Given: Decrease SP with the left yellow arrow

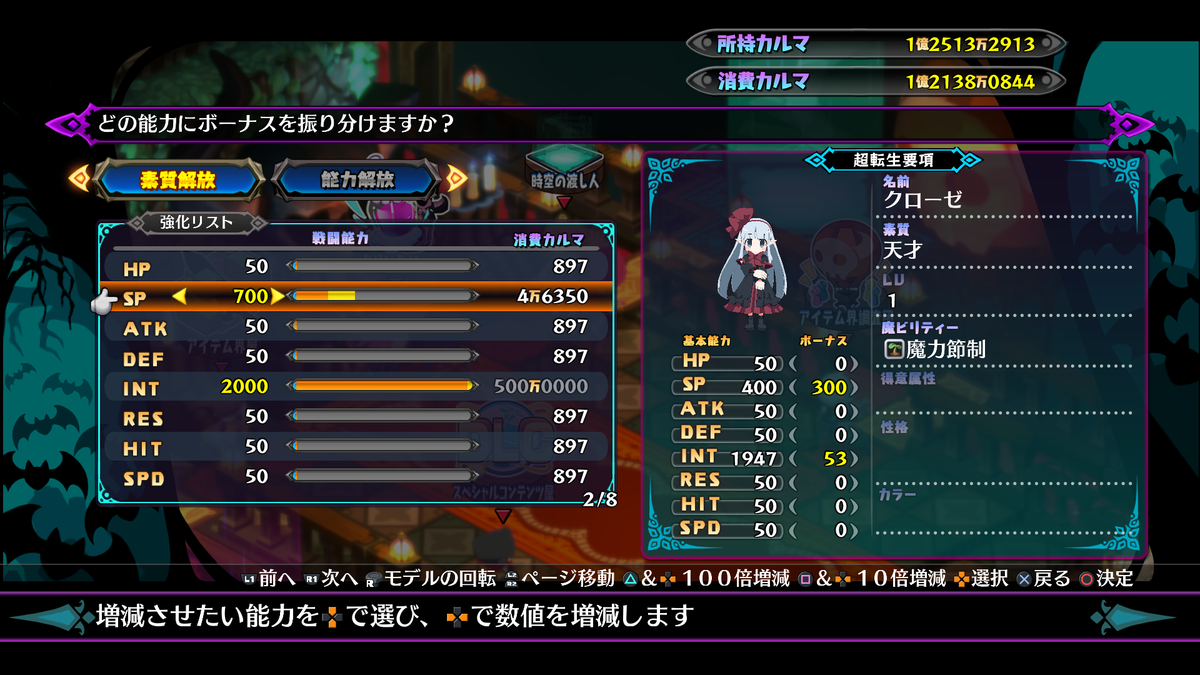Looking at the screenshot, I should [180, 296].
